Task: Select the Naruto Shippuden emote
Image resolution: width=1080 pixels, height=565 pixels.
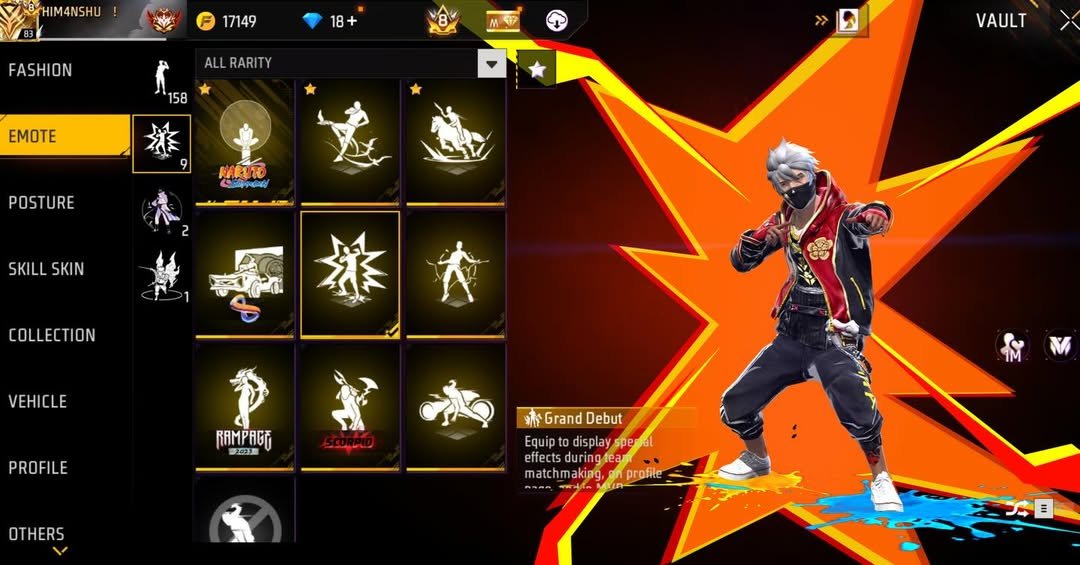Action: (x=244, y=142)
